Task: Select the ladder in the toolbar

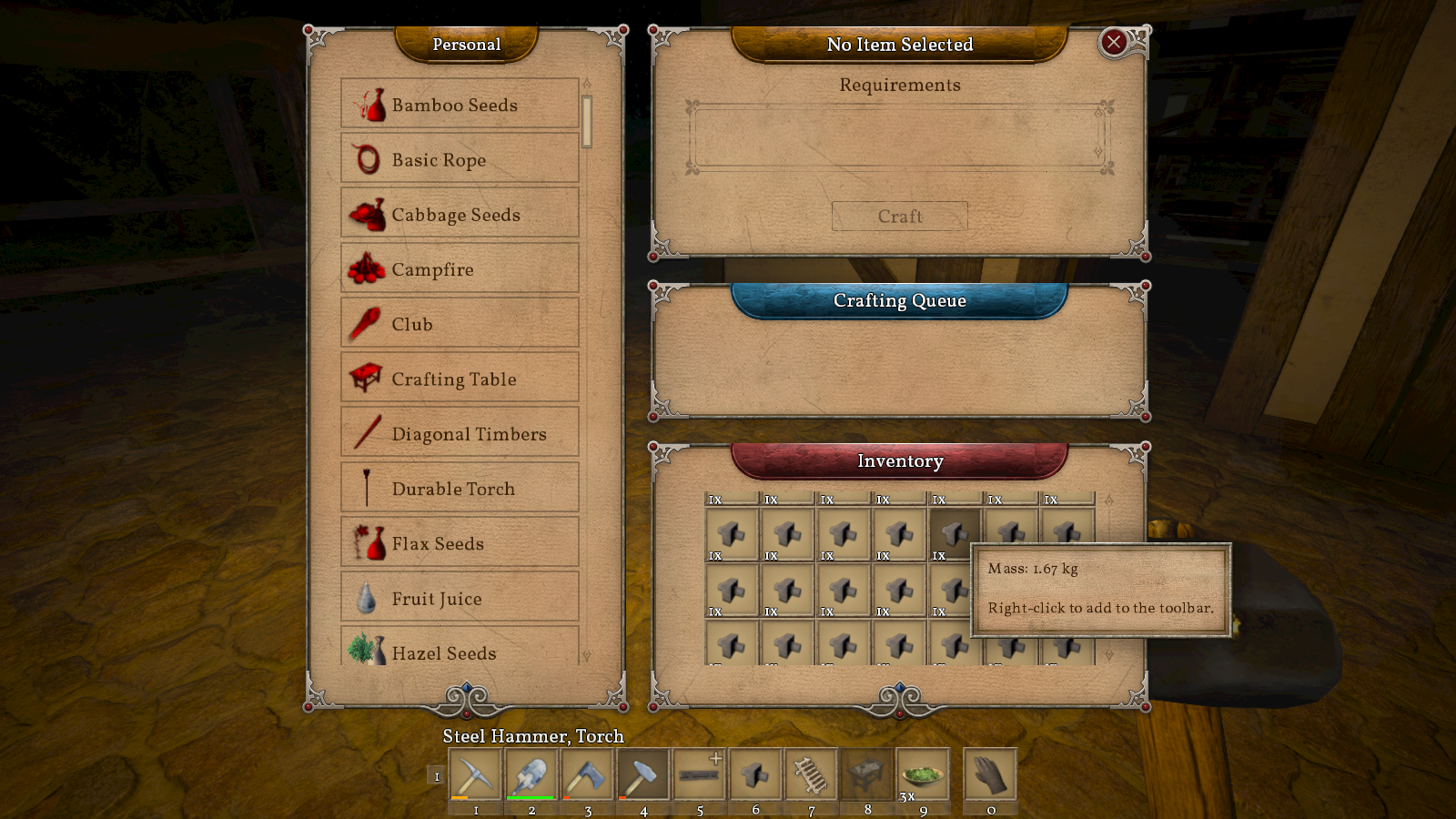Action: pos(811,775)
